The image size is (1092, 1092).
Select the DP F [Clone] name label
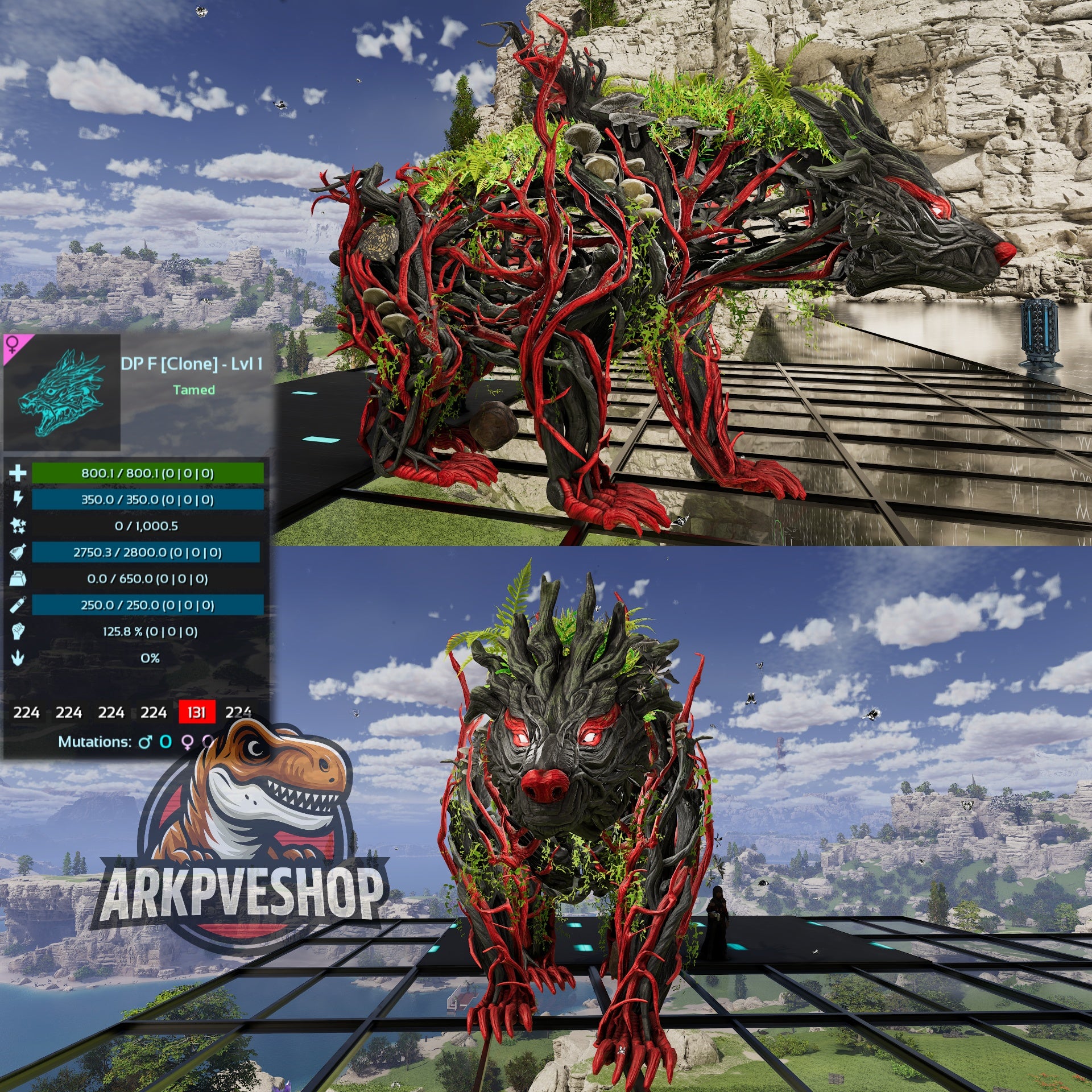192,365
